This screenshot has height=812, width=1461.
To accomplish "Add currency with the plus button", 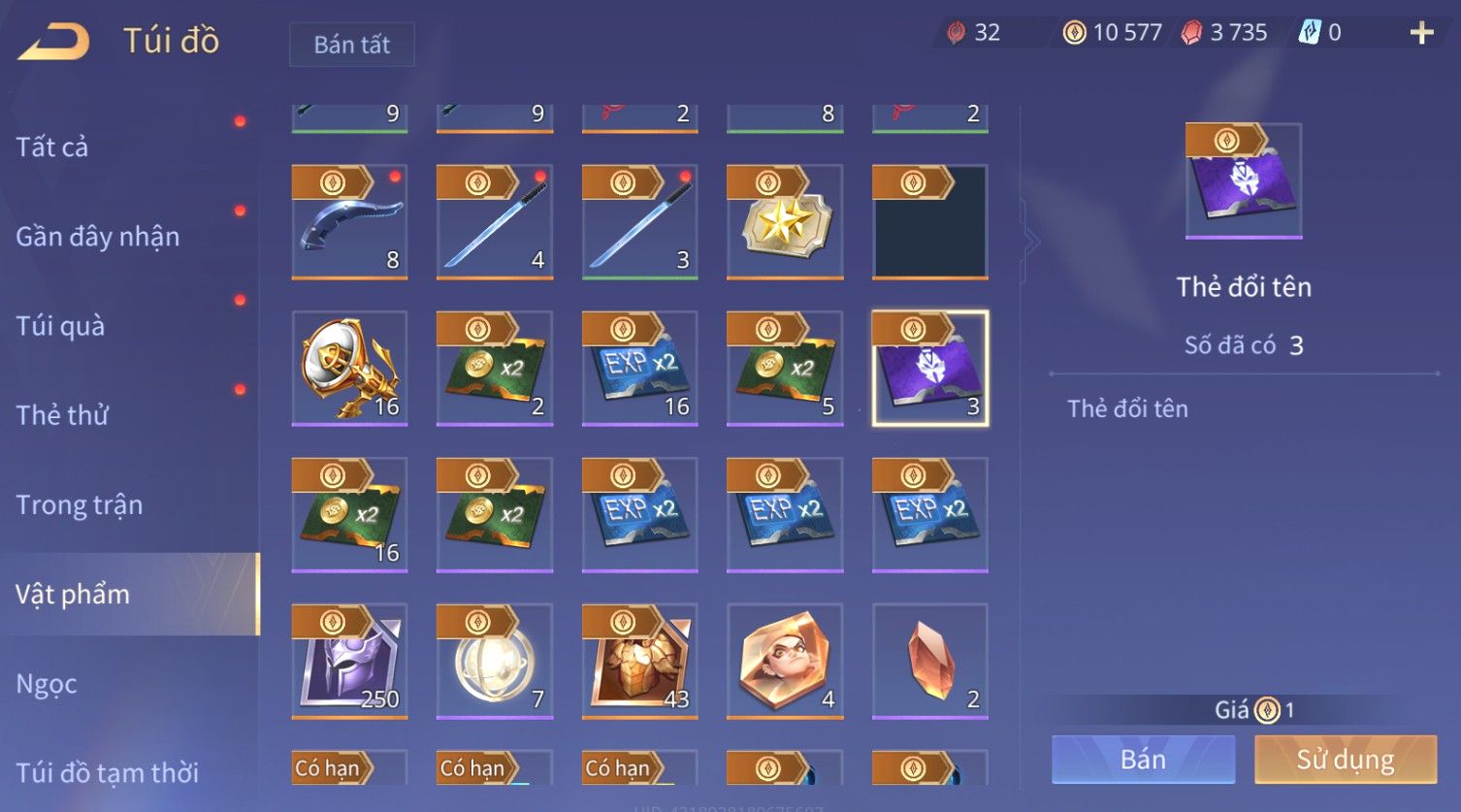I will click(x=1421, y=33).
